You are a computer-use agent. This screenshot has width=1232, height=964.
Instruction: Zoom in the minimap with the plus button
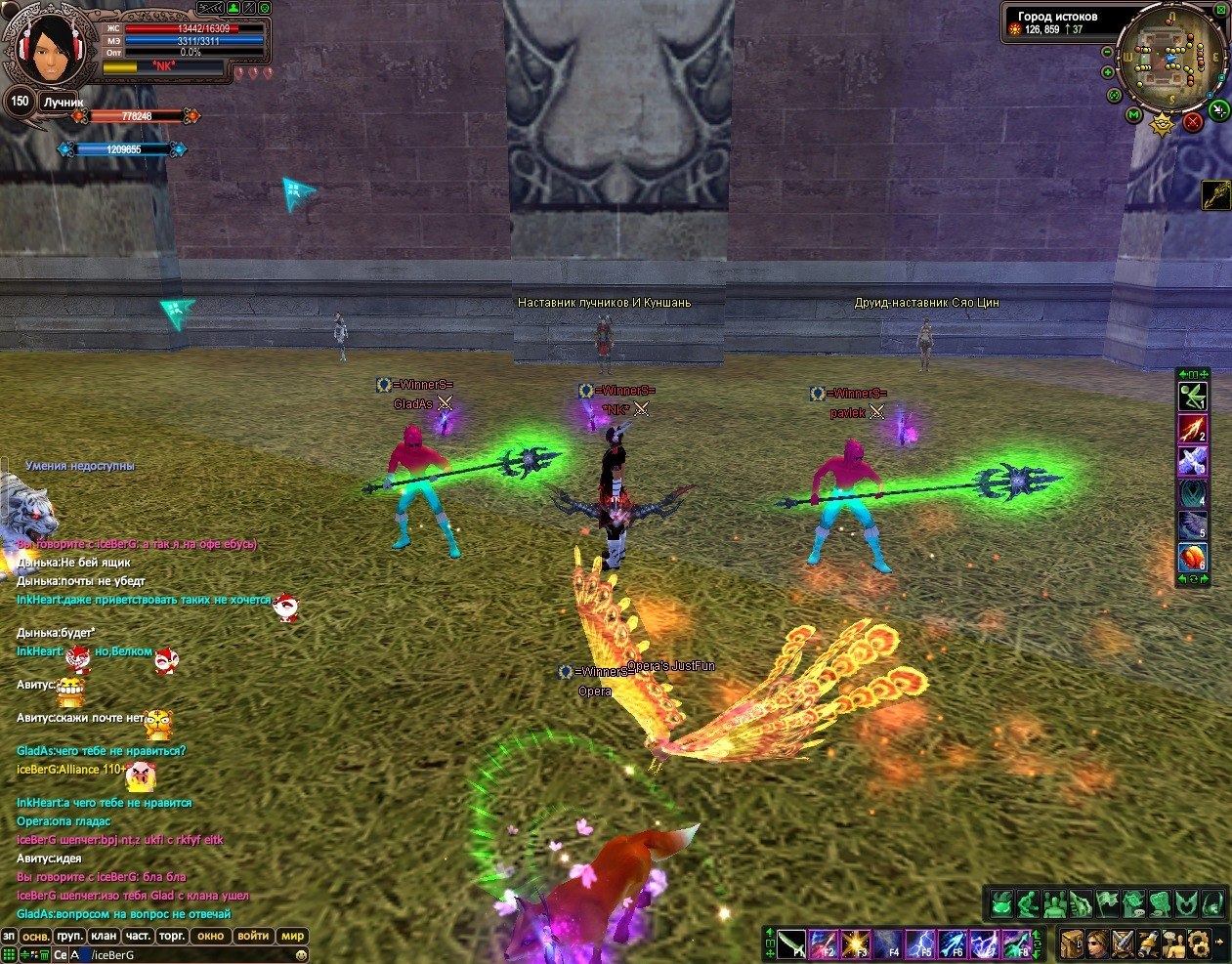1107,72
